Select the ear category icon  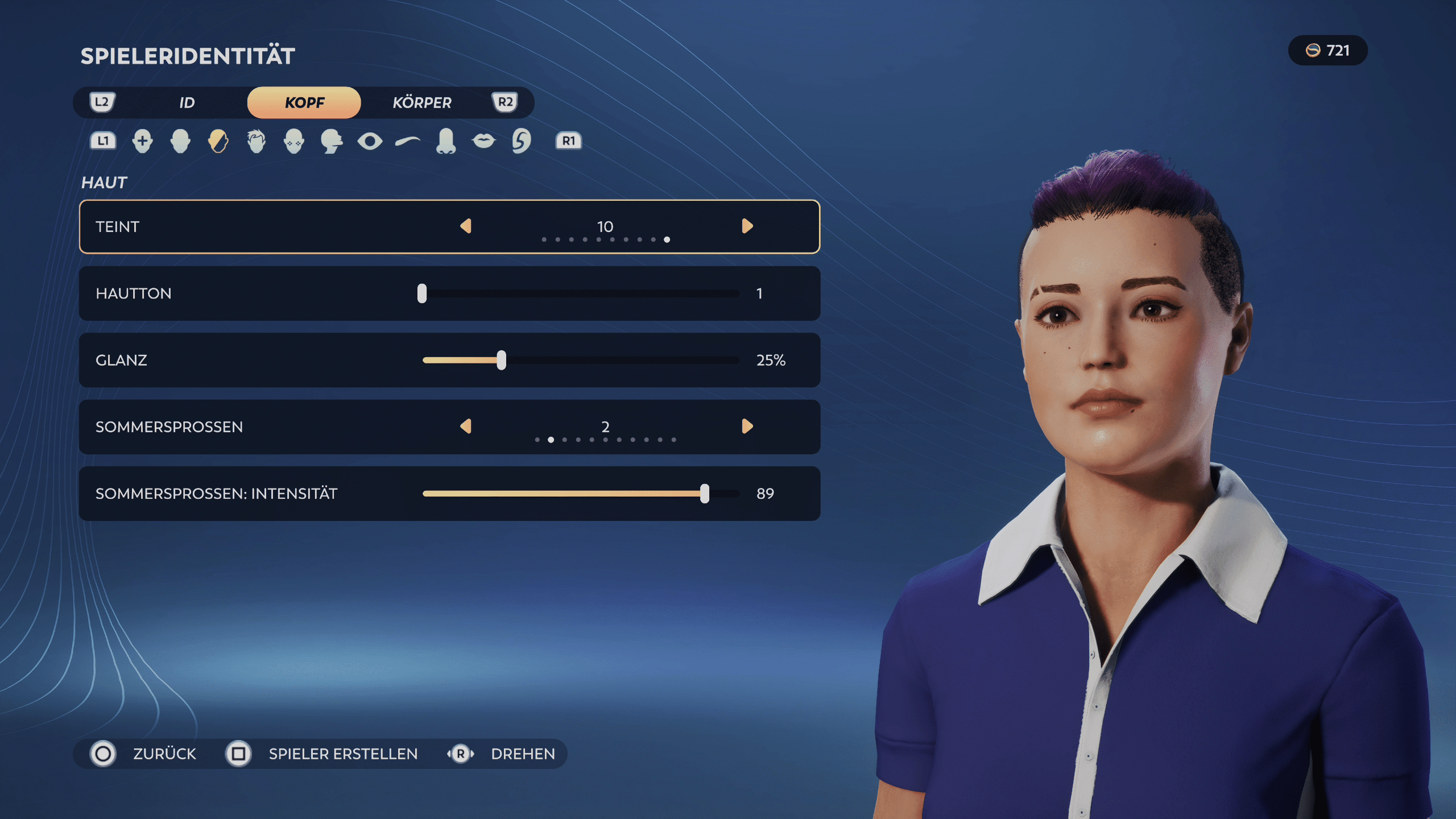click(521, 141)
